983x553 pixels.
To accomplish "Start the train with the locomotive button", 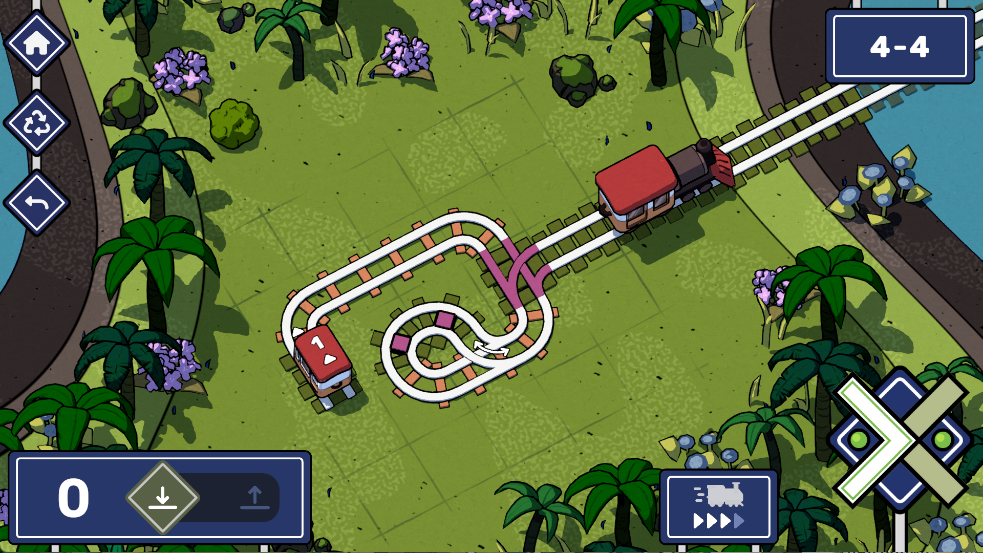I will (x=718, y=506).
